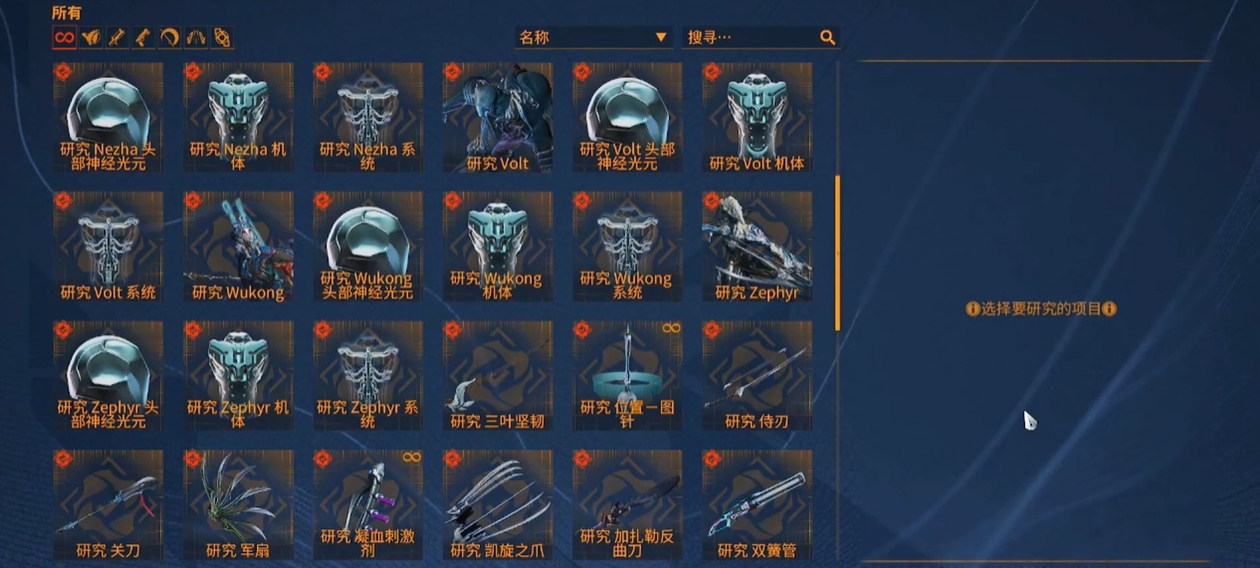This screenshot has height=568, width=1260.
Task: Open the 名称 sort dropdown
Action: point(593,38)
